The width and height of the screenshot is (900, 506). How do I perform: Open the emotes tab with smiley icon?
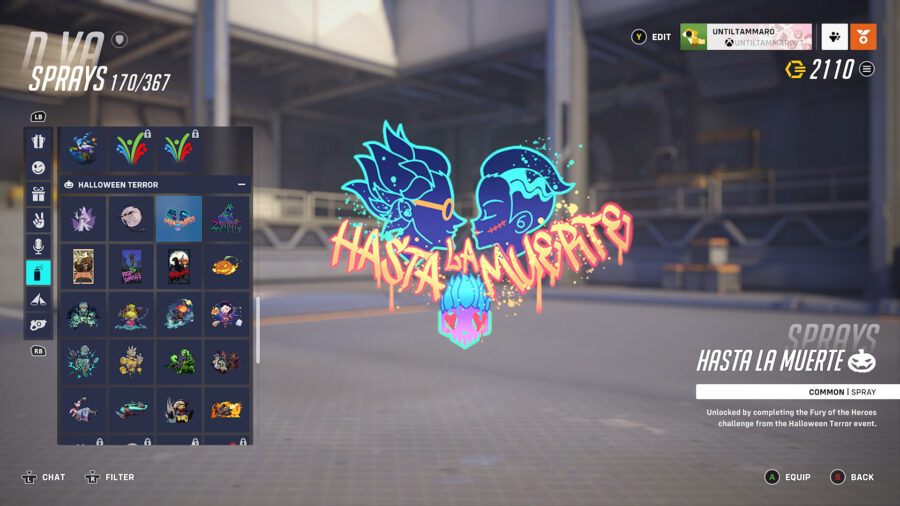click(38, 168)
